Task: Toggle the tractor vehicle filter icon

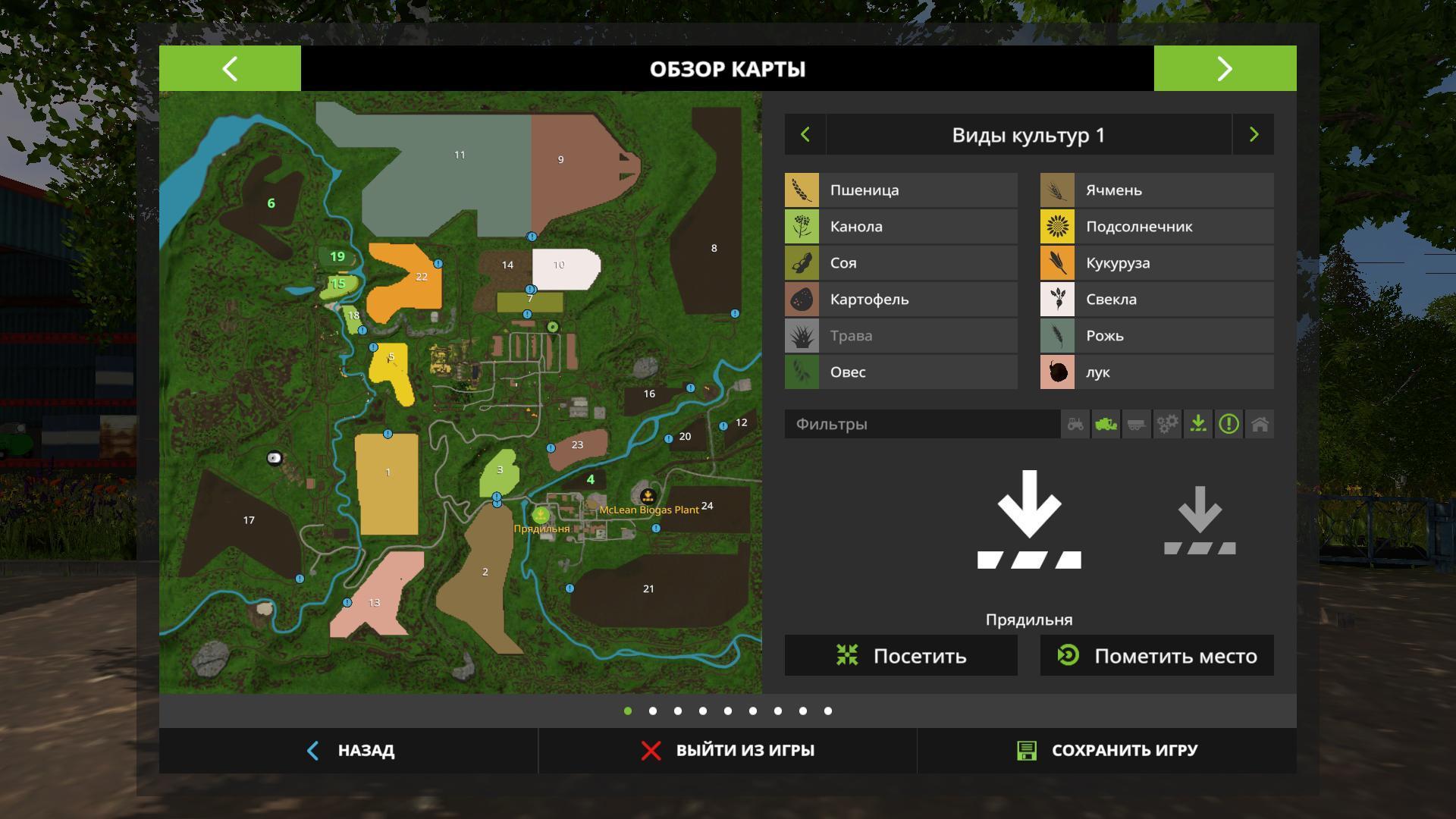Action: (x=1075, y=424)
